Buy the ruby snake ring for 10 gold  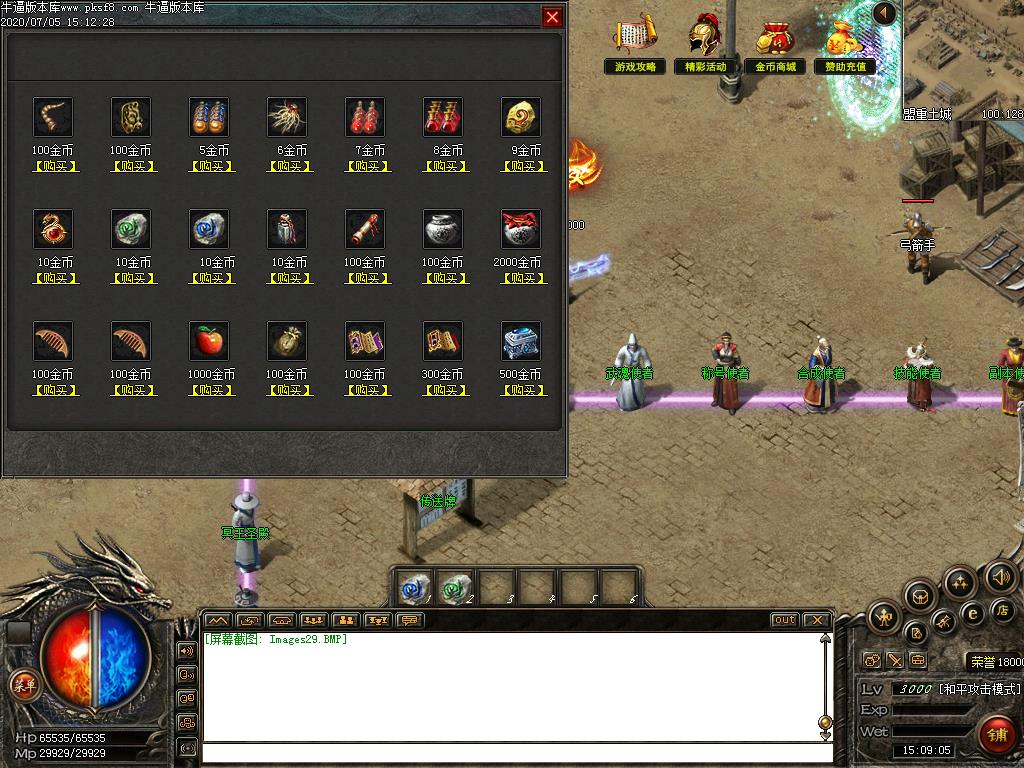54,278
